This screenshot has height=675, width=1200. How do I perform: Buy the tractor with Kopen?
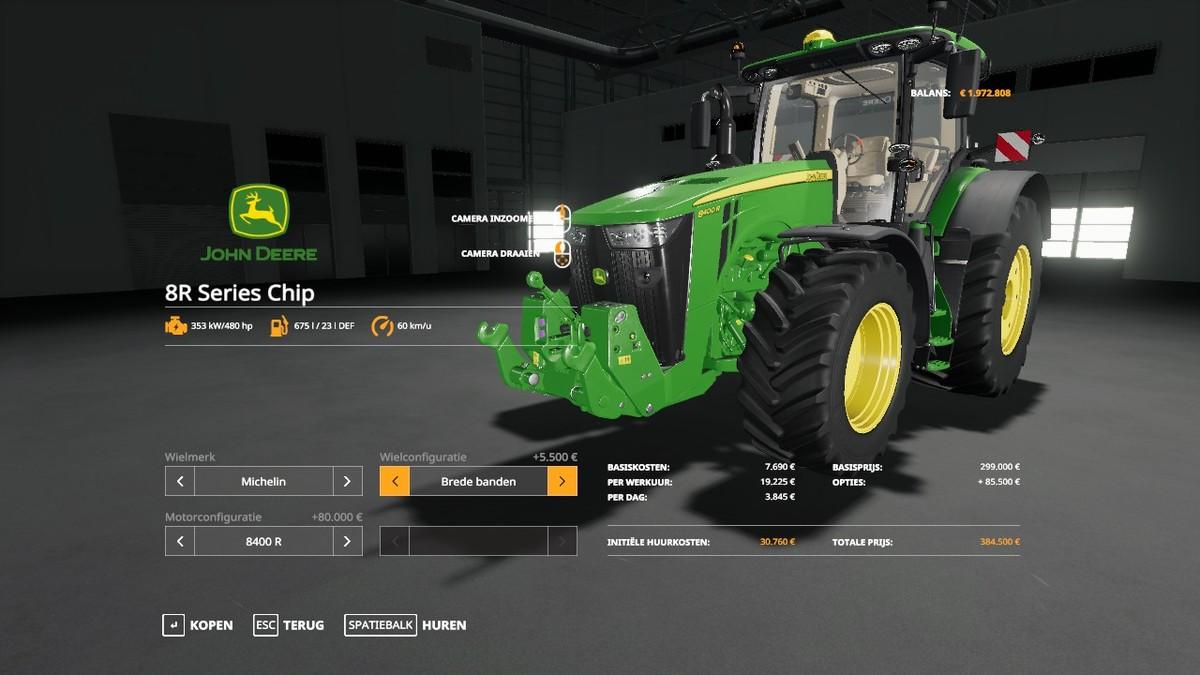[198, 625]
